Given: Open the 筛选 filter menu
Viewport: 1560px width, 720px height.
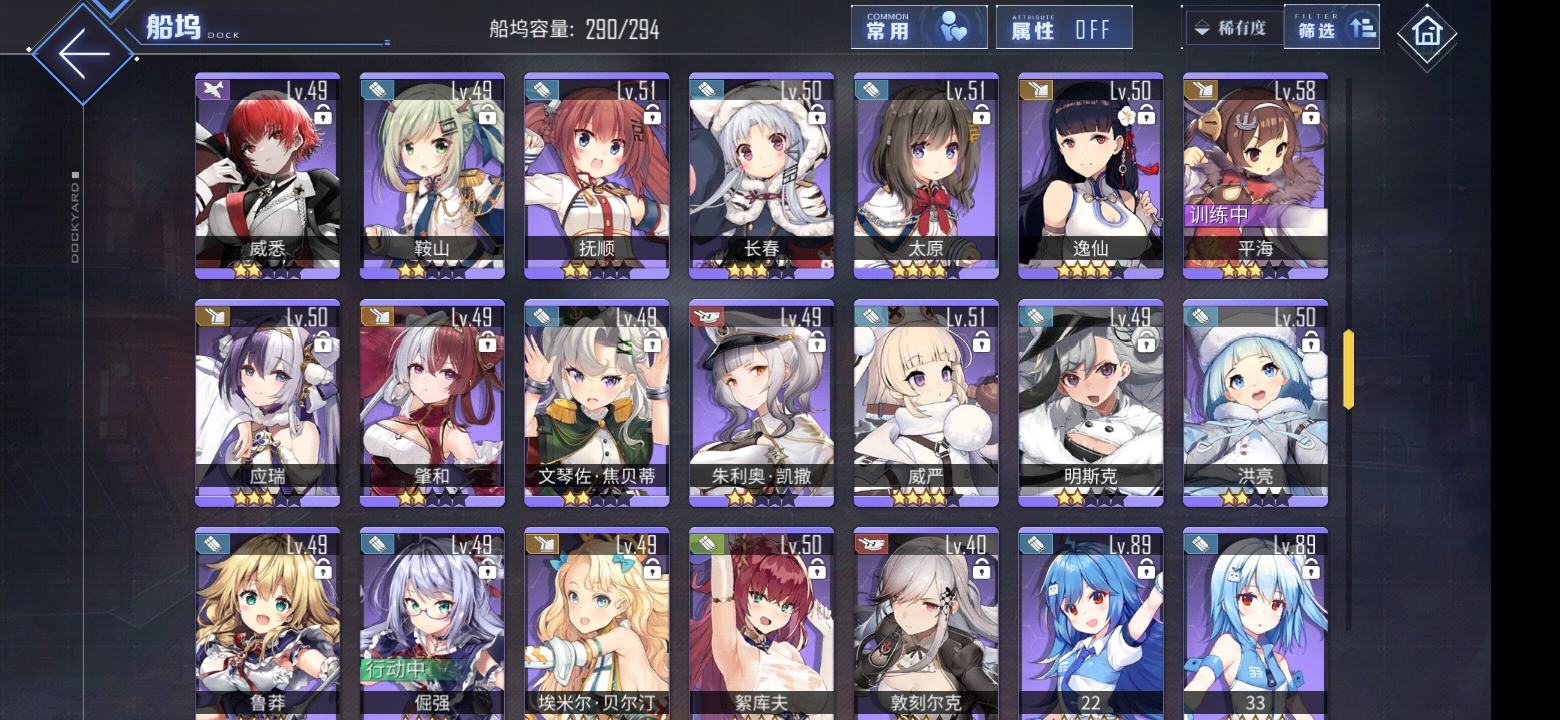Looking at the screenshot, I should point(1331,28).
